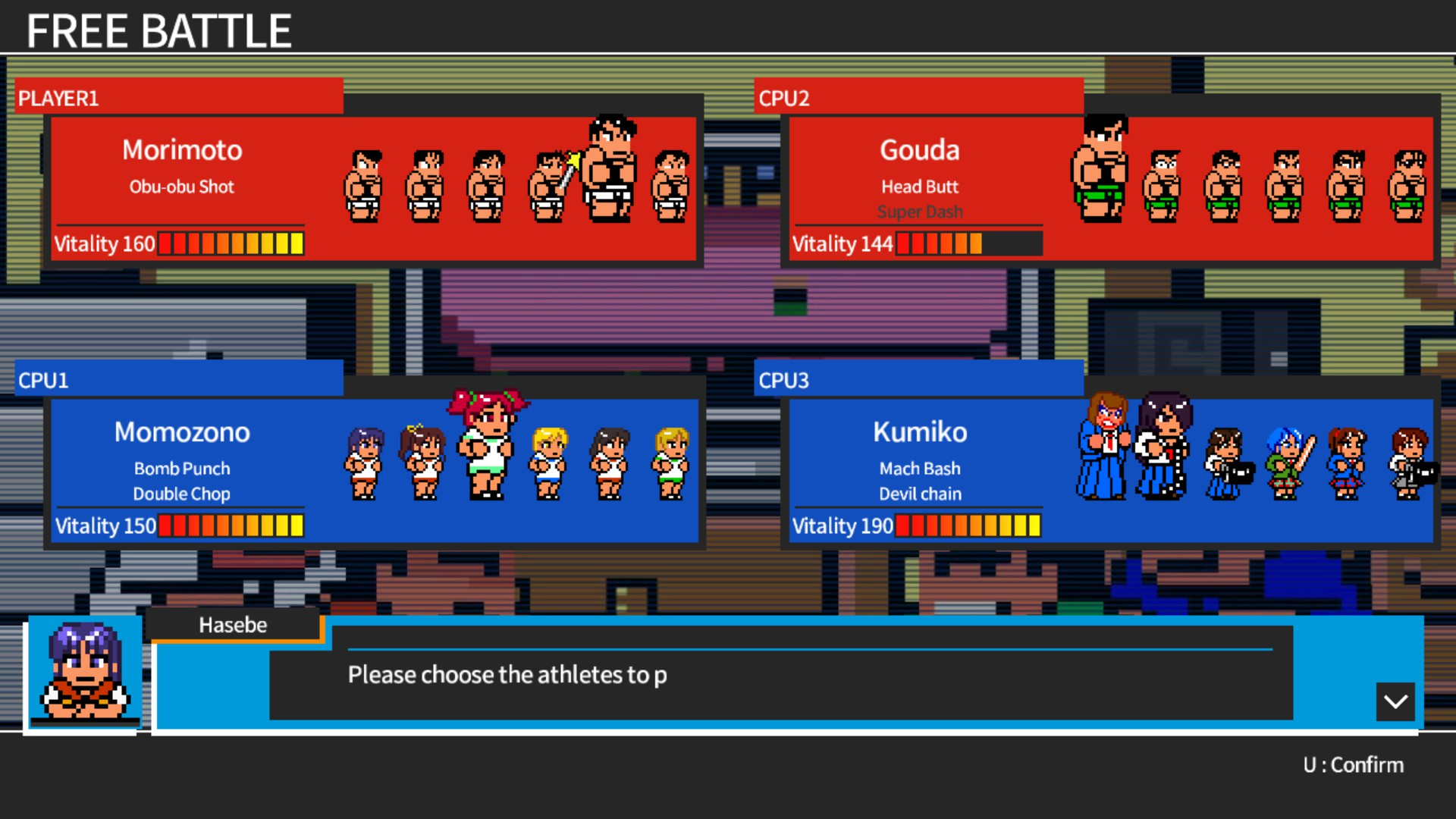Image resolution: width=1456 pixels, height=819 pixels.
Task: Click the "Please choose the athletes" dialogue box
Action: (x=781, y=674)
